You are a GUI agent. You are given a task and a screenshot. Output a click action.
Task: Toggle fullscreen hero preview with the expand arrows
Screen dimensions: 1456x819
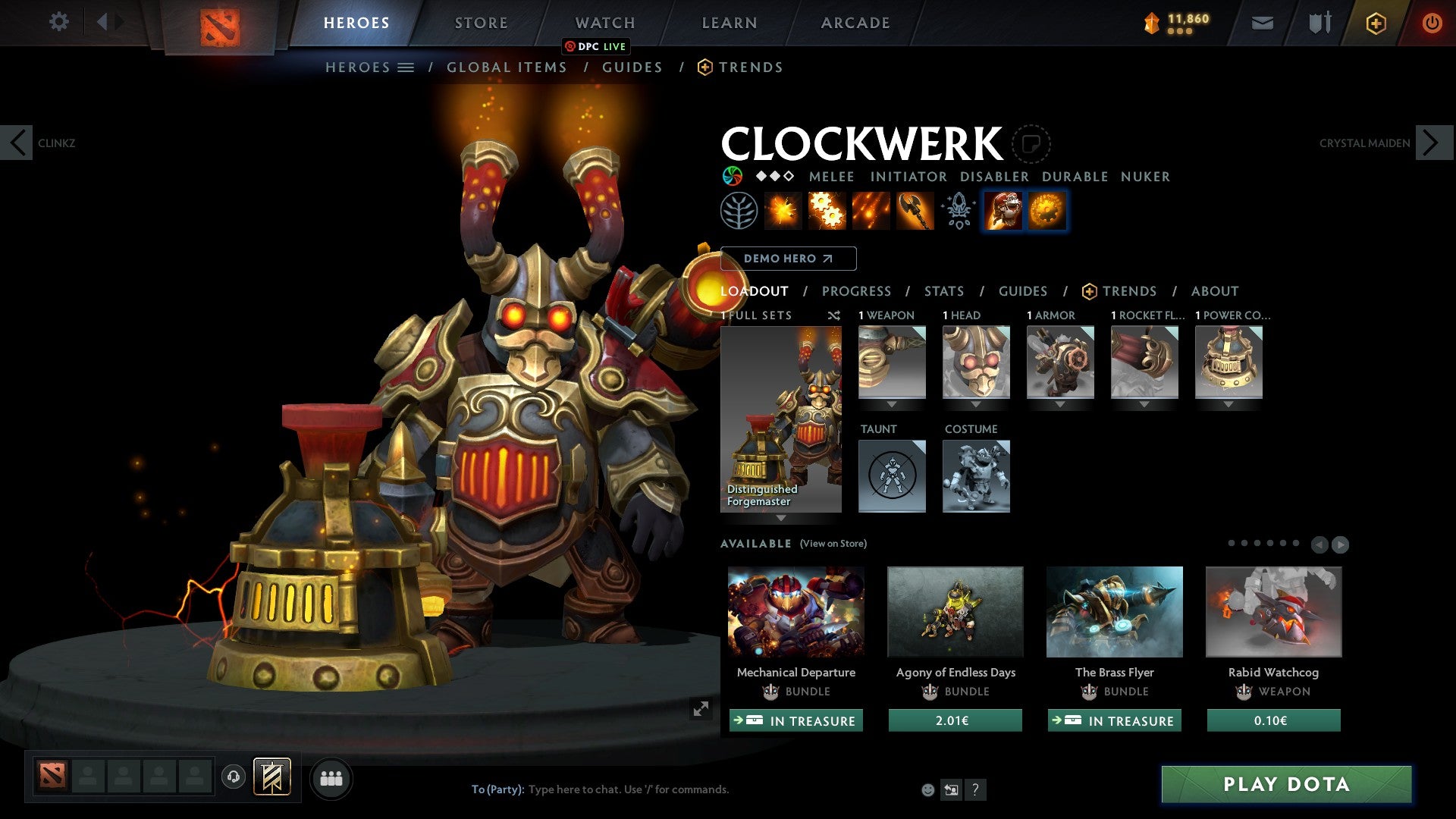700,710
